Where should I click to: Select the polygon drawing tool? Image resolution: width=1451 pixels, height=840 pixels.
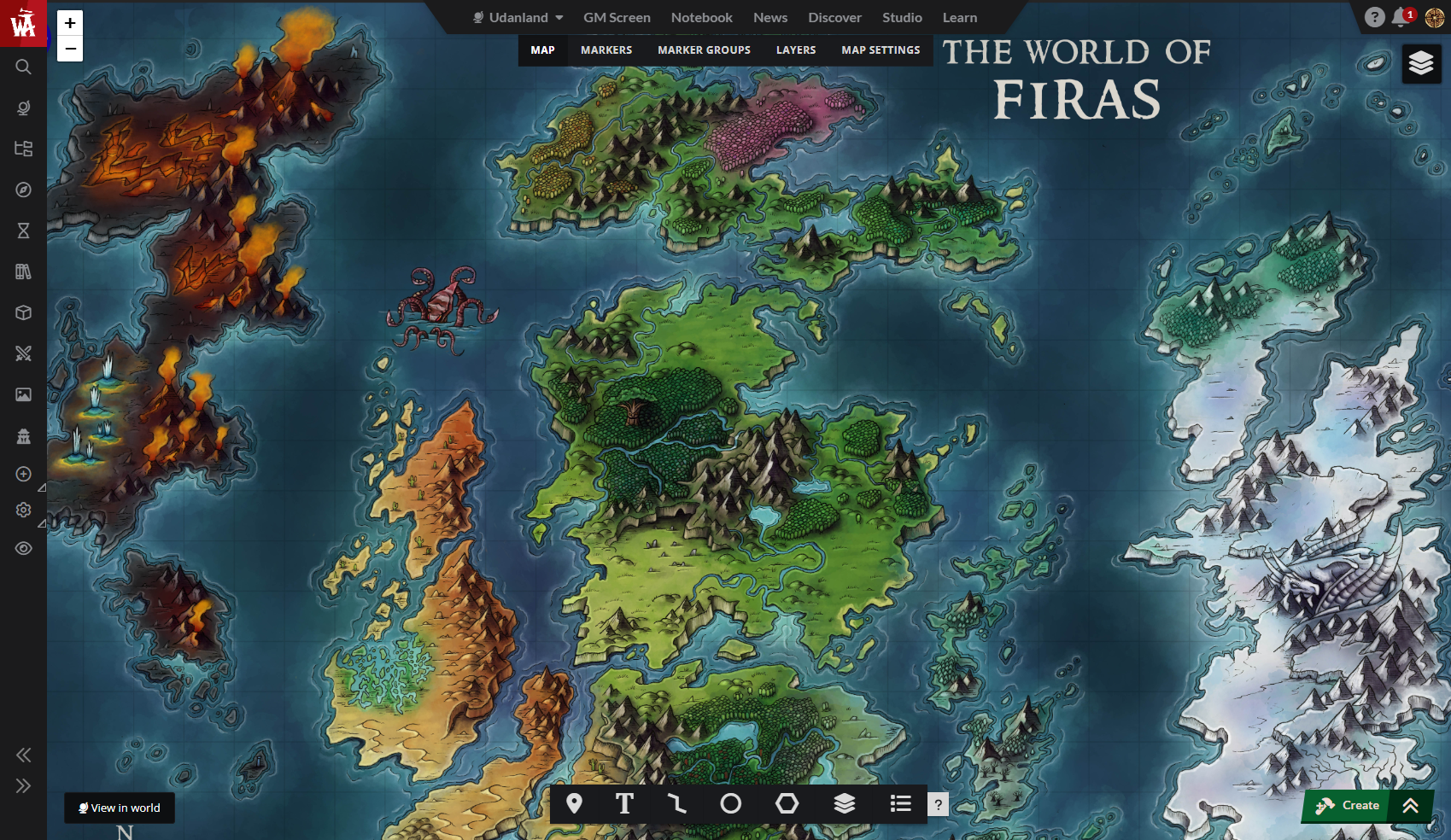787,803
